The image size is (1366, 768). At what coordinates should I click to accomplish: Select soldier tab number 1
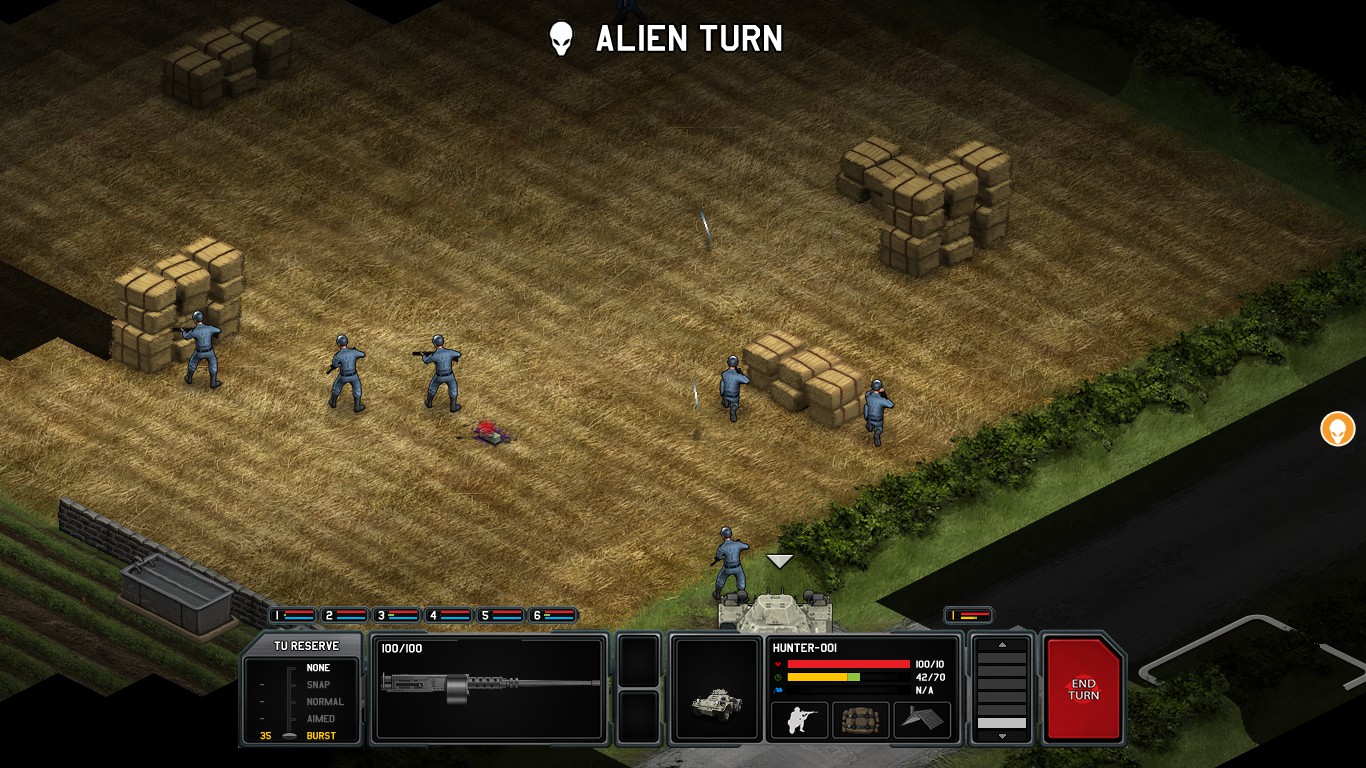[292, 615]
